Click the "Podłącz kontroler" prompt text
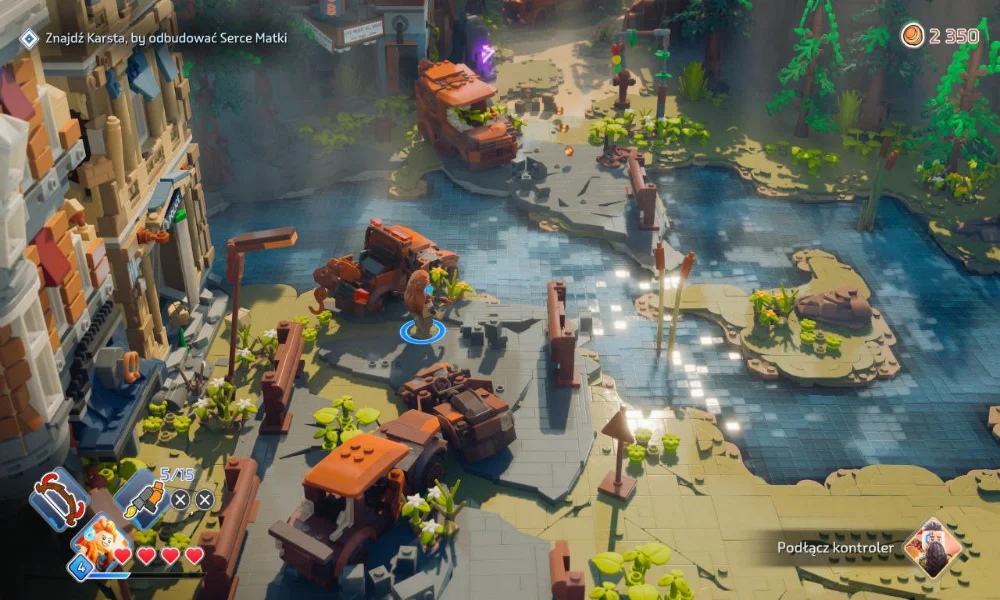Screen dimensions: 1000x600 pyautogui.click(x=835, y=547)
